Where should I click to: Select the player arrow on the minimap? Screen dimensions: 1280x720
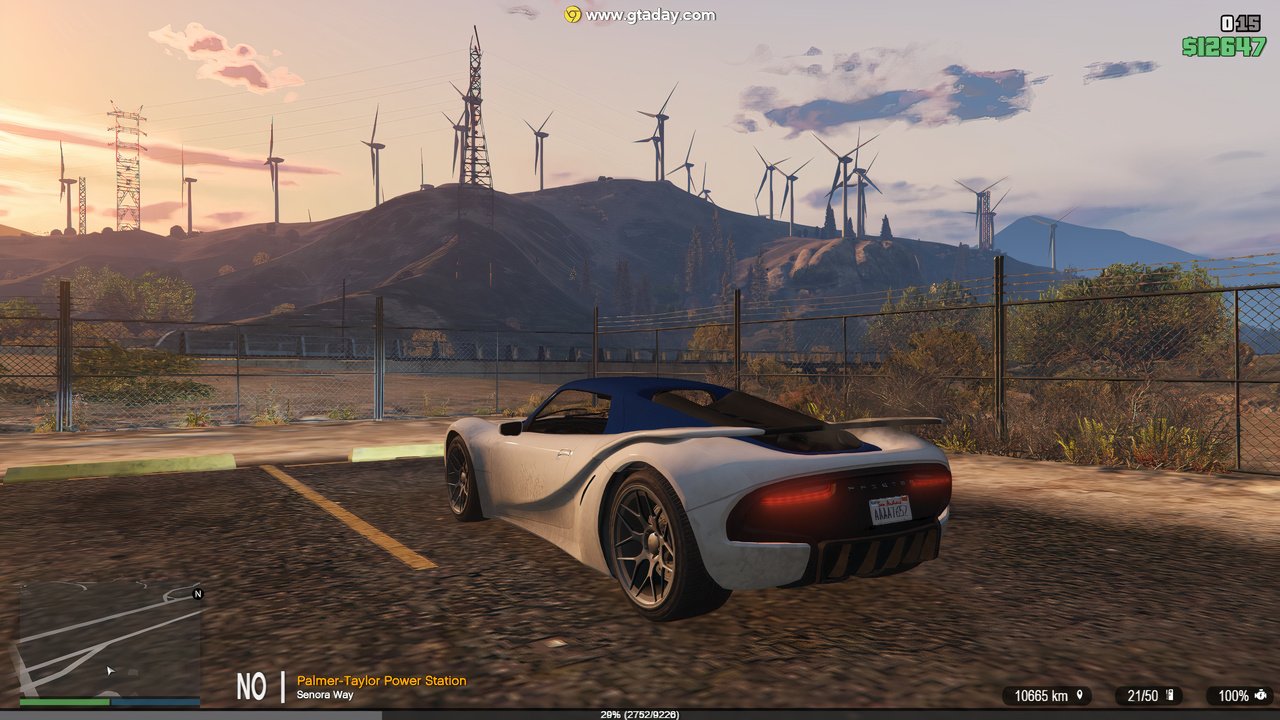point(111,670)
